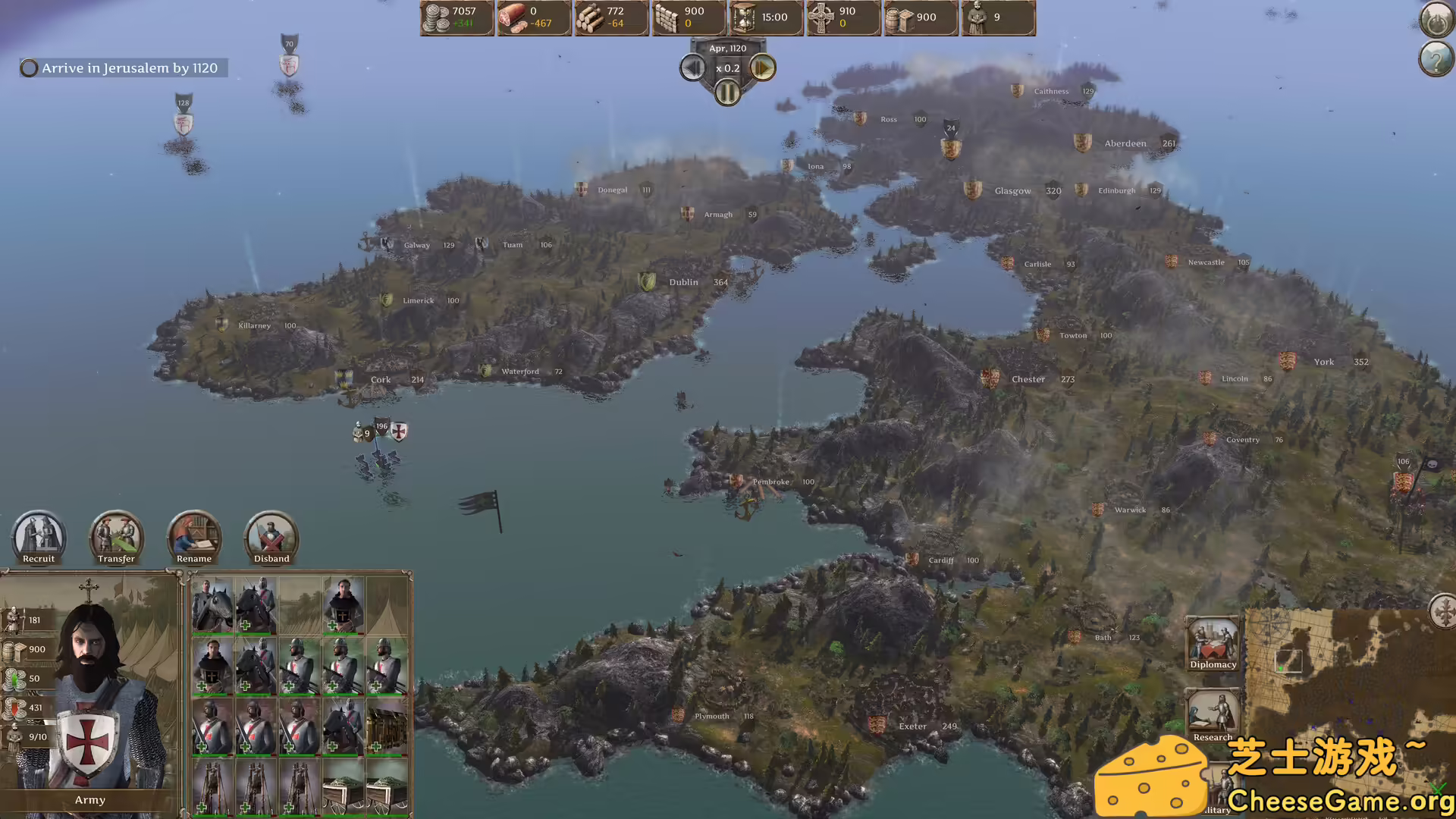Viewport: 1456px width, 819px height.
Task: Open the Research panel
Action: pos(1213,713)
